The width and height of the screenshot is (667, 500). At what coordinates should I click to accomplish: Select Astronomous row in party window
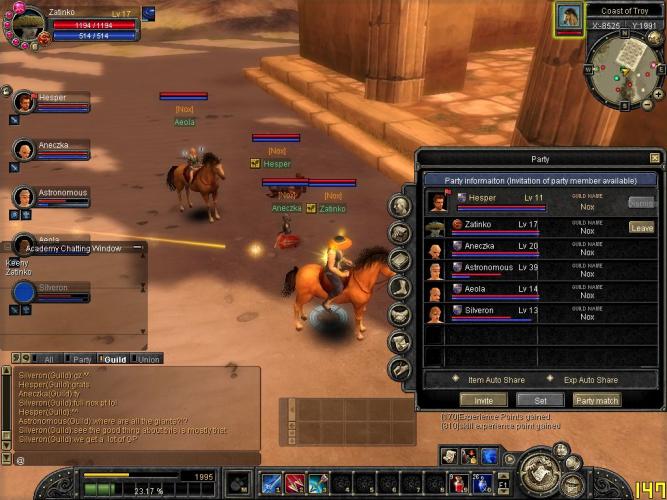(500, 271)
